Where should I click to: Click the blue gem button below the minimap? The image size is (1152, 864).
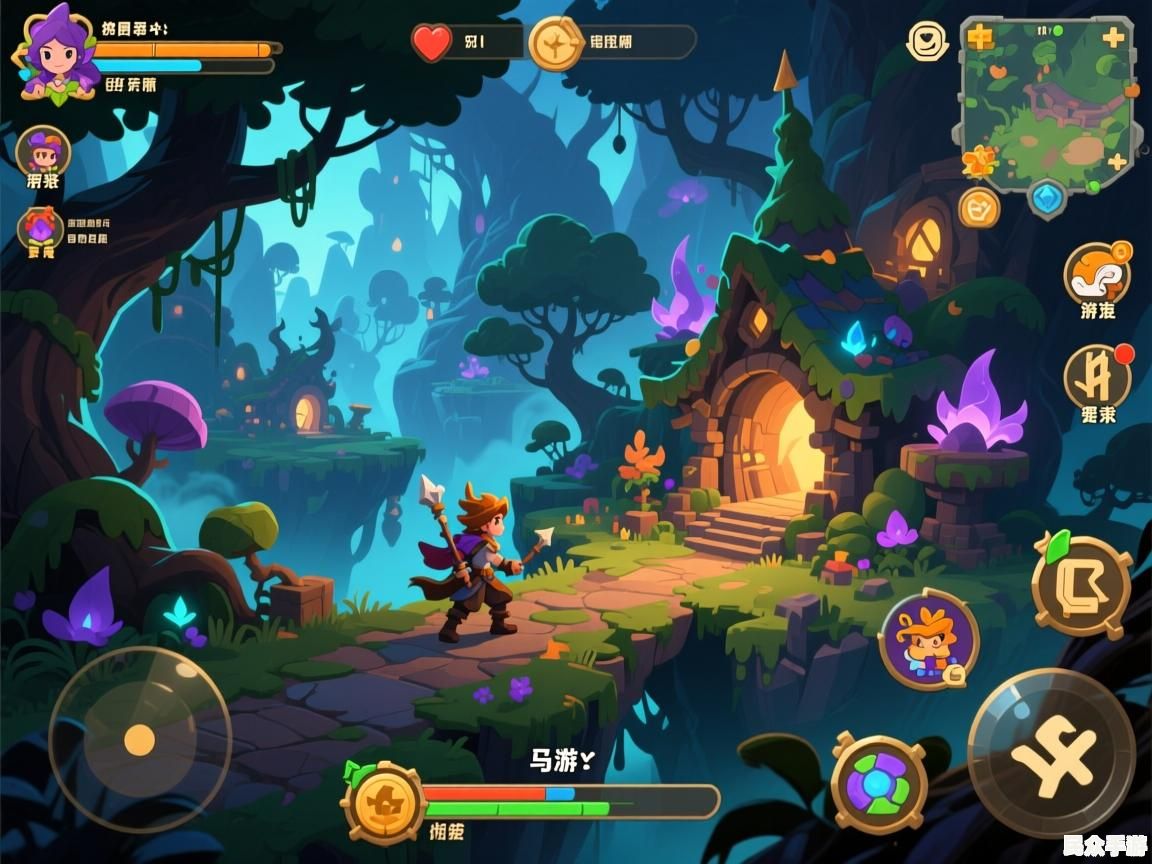pyautogui.click(x=1048, y=197)
